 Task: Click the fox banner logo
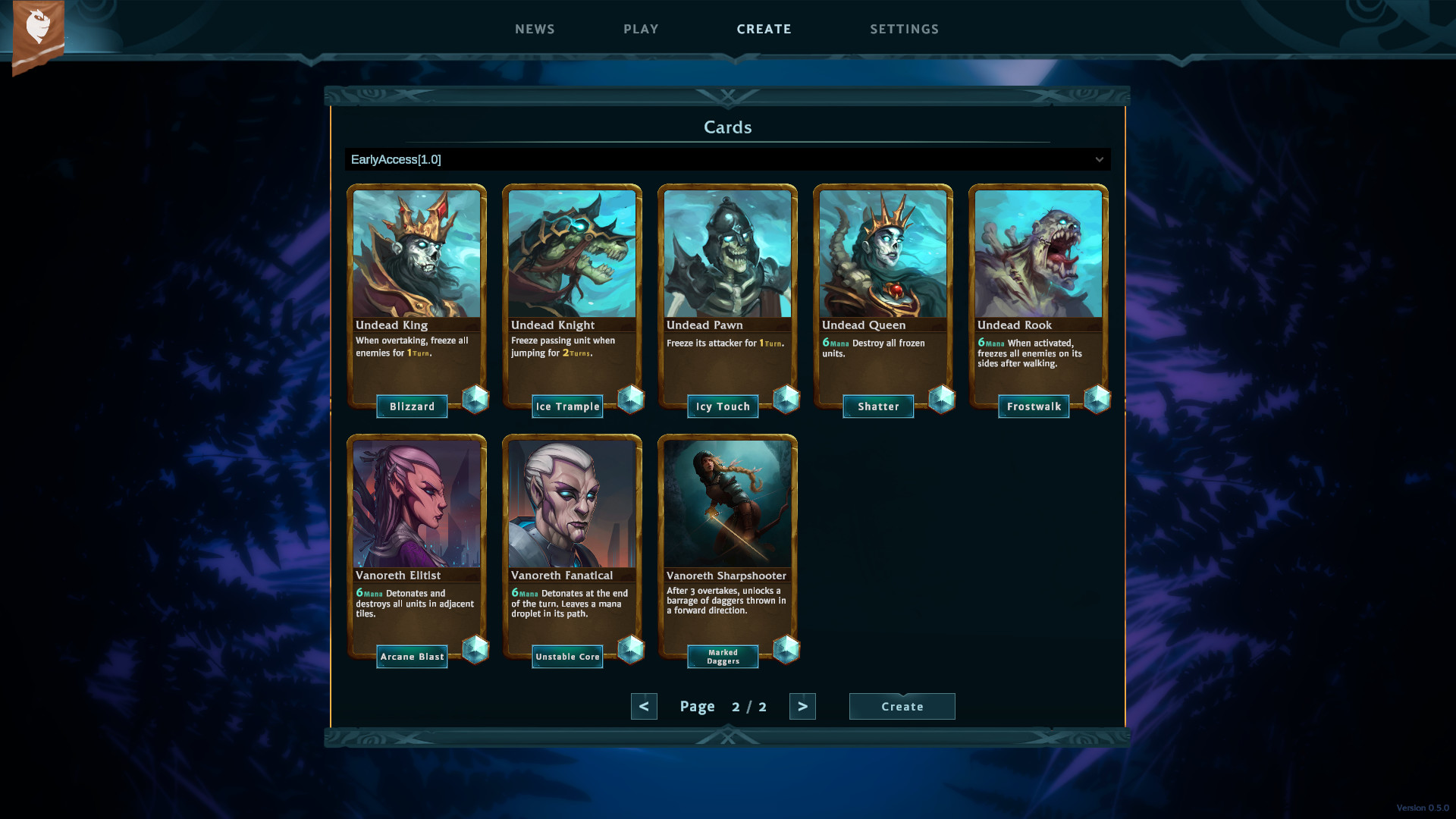click(x=38, y=34)
